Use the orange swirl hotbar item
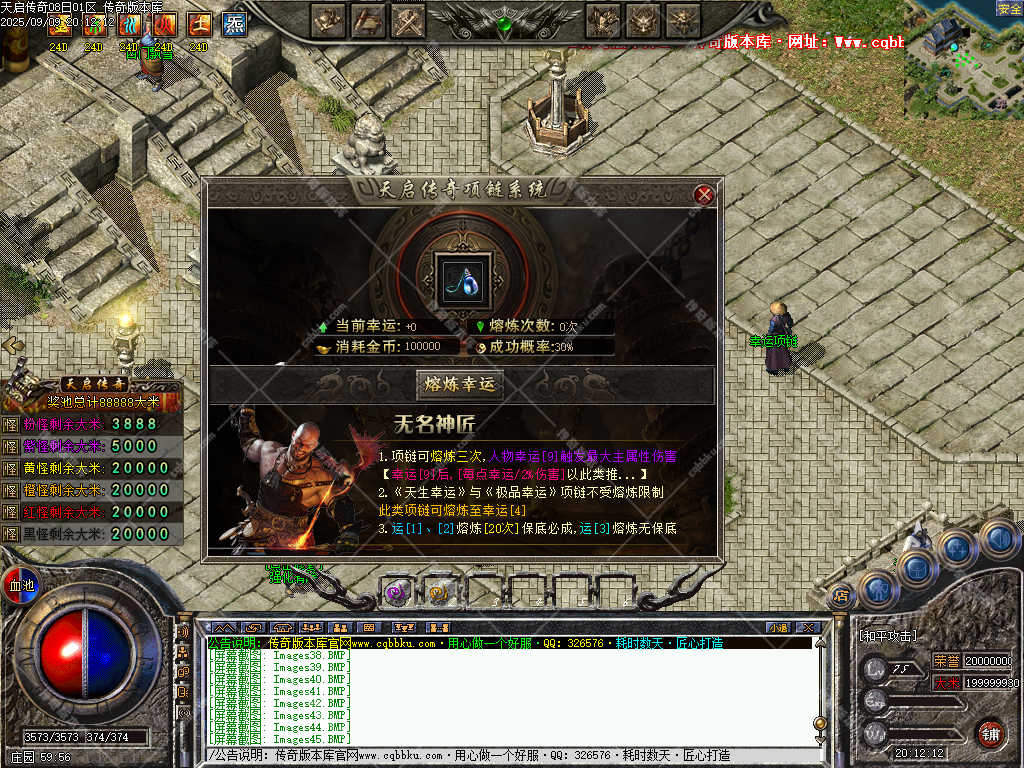The image size is (1024, 768). pos(439,592)
